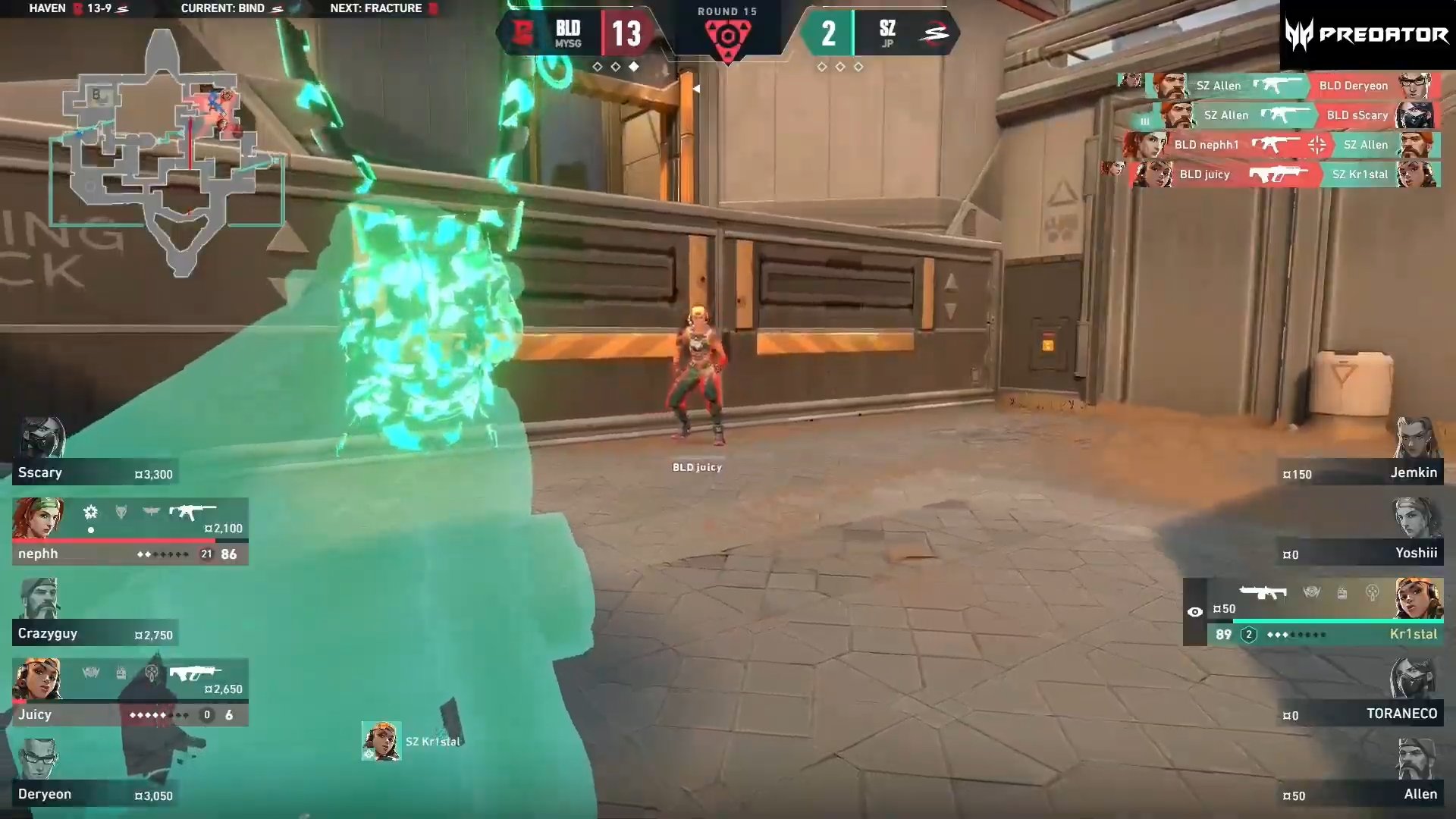Screen dimensions: 1456x819
Task: Click the minimap in the top-left corner
Action: [167, 152]
